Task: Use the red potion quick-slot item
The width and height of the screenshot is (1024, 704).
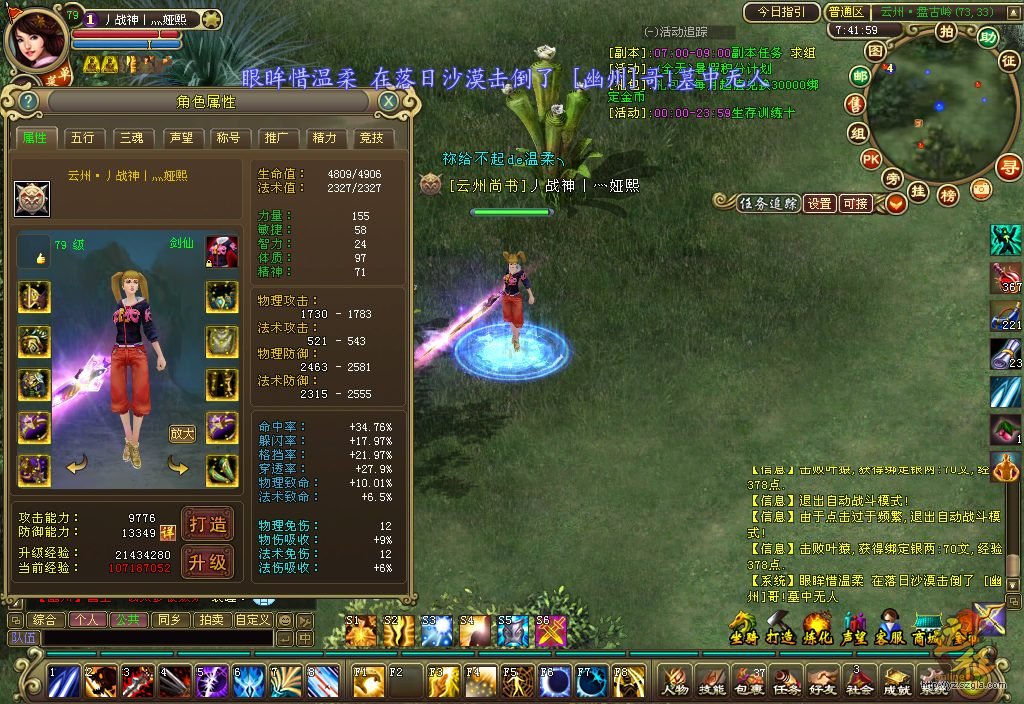Action: point(1005,277)
